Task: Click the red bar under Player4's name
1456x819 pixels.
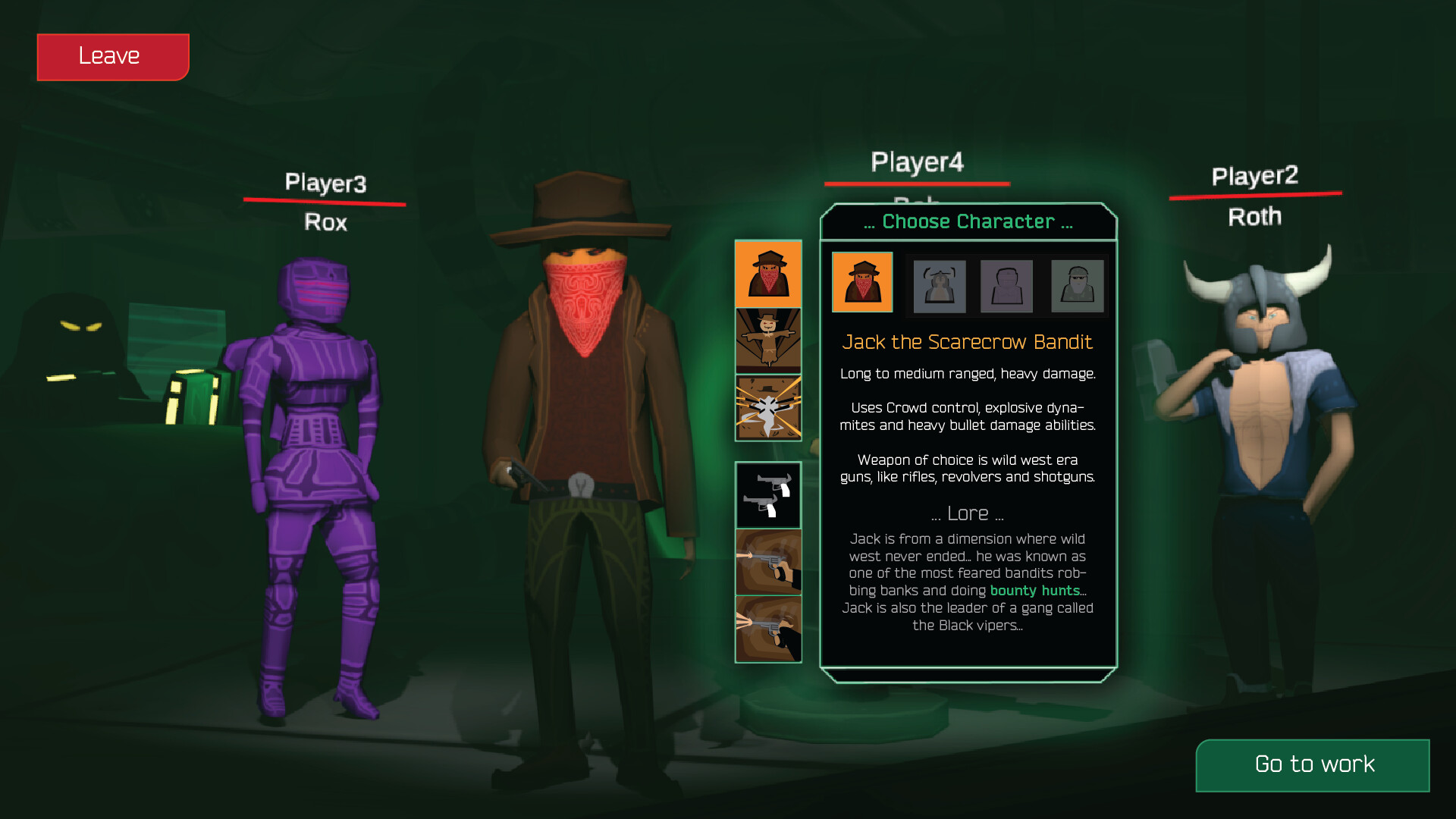Action: pyautogui.click(x=917, y=183)
